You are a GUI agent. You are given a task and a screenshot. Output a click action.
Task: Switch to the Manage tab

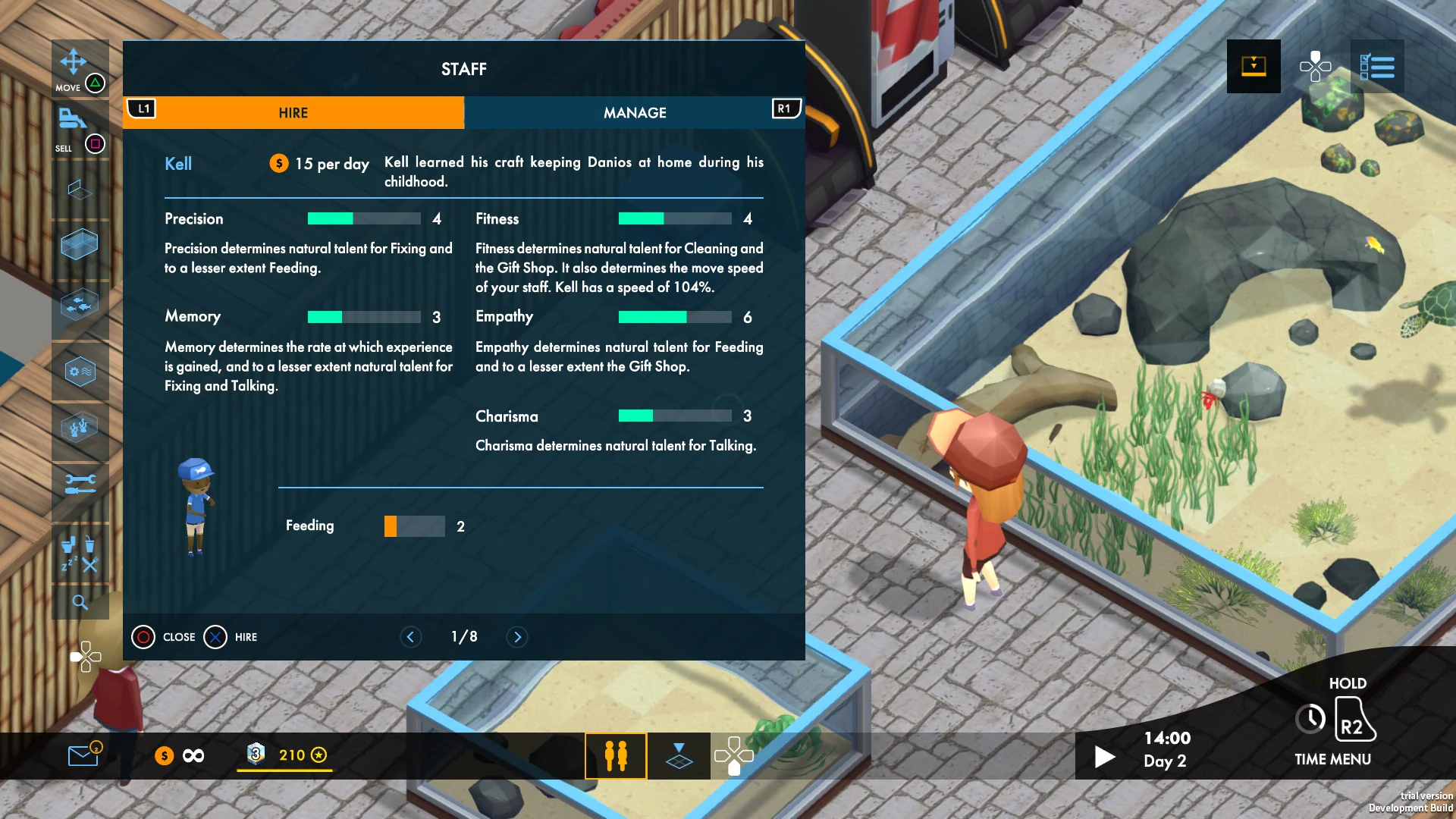click(634, 112)
